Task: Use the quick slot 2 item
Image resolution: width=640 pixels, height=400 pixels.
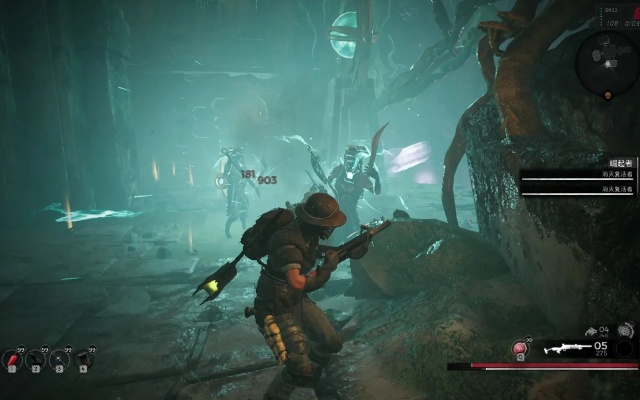Action: [x=37, y=358]
